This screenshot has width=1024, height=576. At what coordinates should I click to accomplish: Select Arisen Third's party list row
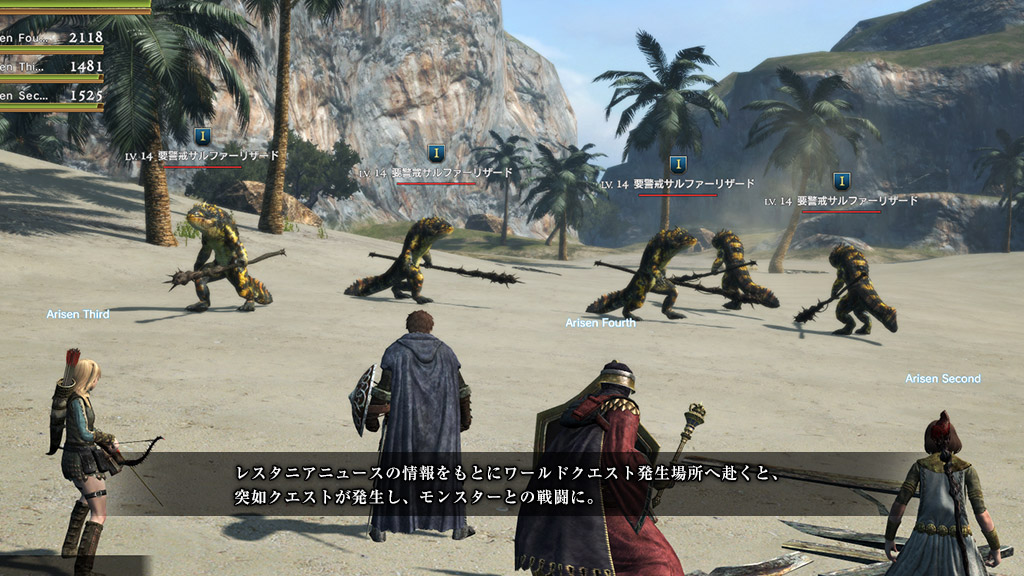point(52,66)
